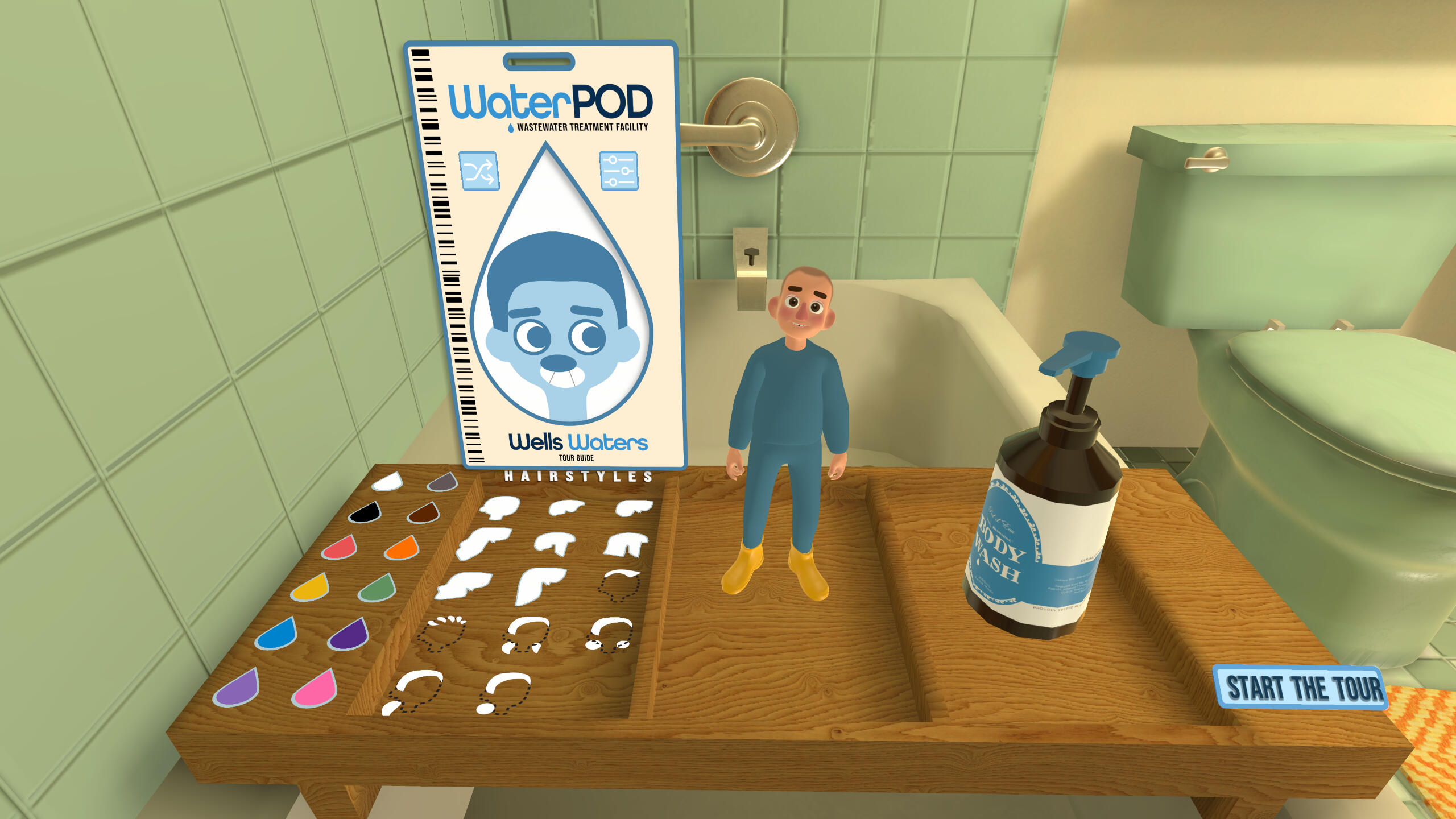Choose the brown hair color swatch

[424, 514]
